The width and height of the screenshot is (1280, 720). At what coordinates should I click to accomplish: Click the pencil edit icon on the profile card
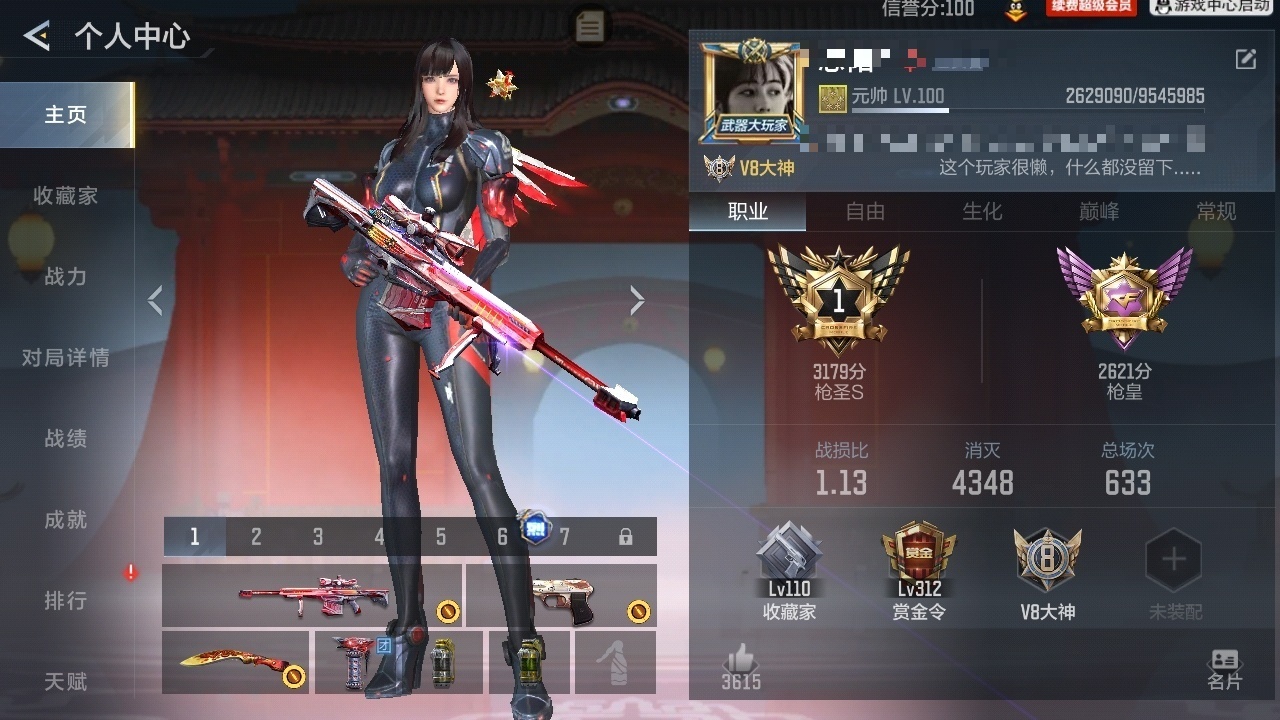click(1244, 60)
